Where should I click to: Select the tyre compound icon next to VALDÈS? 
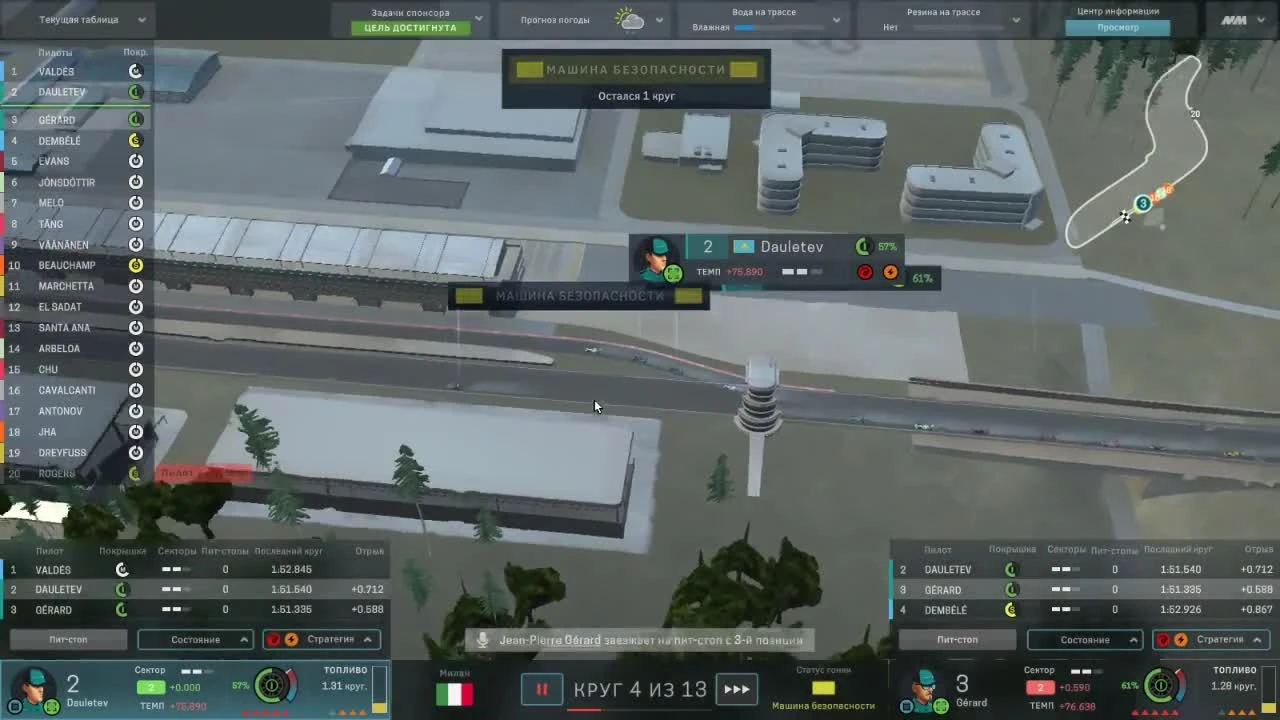[x=136, y=71]
